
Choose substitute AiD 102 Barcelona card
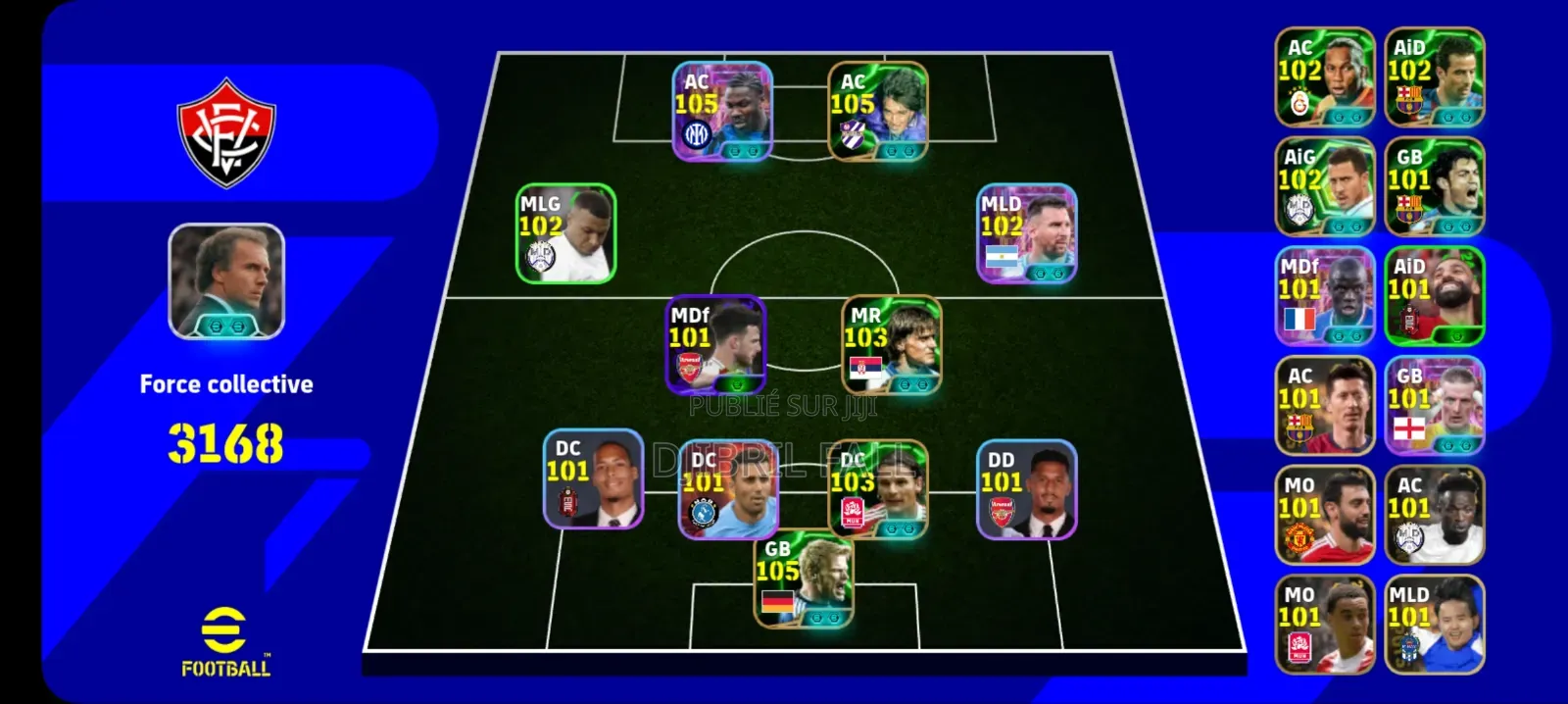click(1434, 77)
